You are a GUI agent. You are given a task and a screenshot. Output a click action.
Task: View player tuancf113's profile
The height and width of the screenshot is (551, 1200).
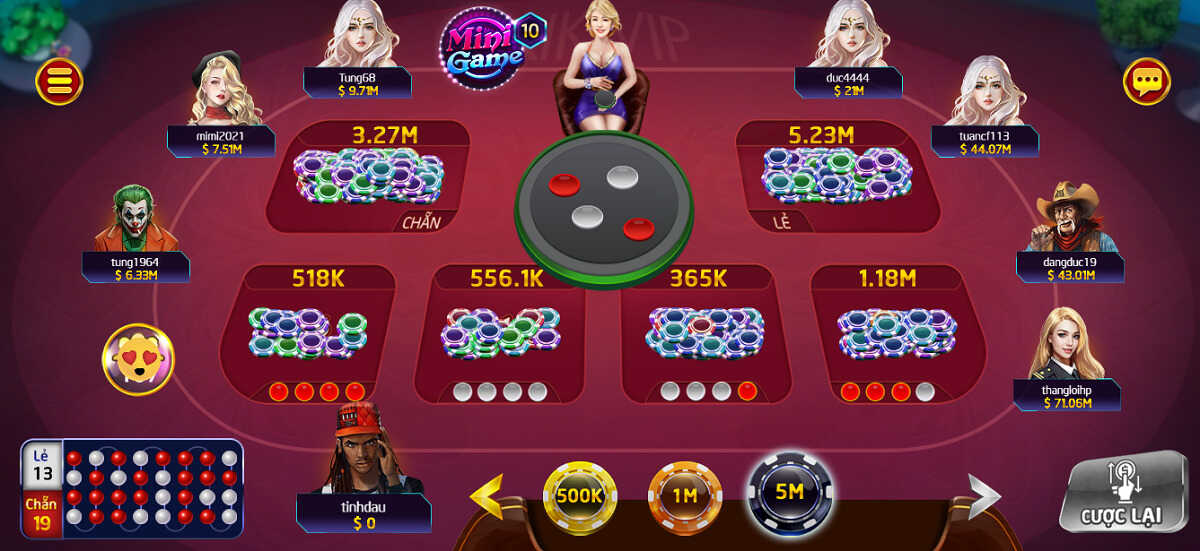pyautogui.click(x=985, y=93)
